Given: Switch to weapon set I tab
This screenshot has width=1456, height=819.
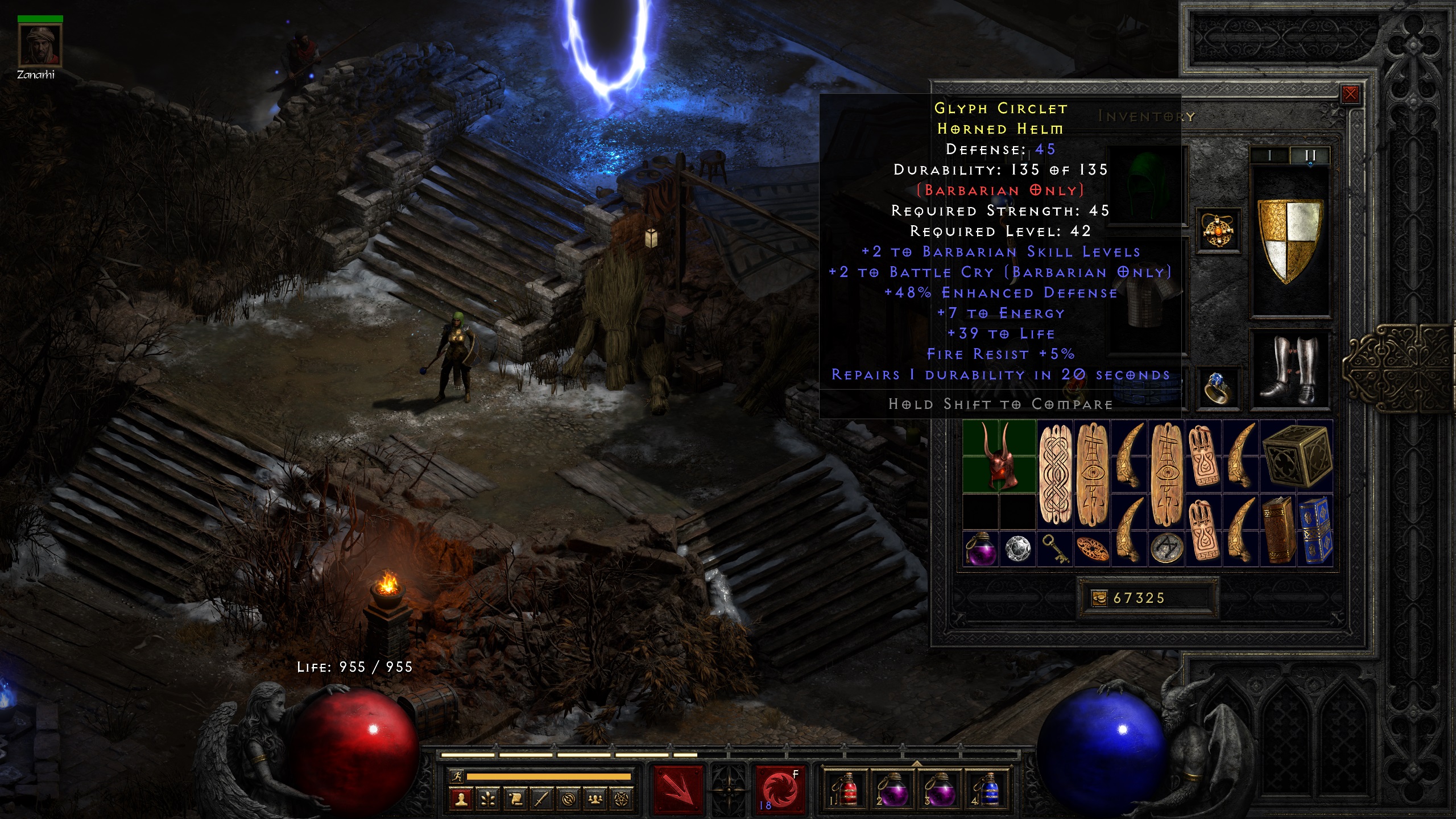Looking at the screenshot, I should pyautogui.click(x=1269, y=155).
